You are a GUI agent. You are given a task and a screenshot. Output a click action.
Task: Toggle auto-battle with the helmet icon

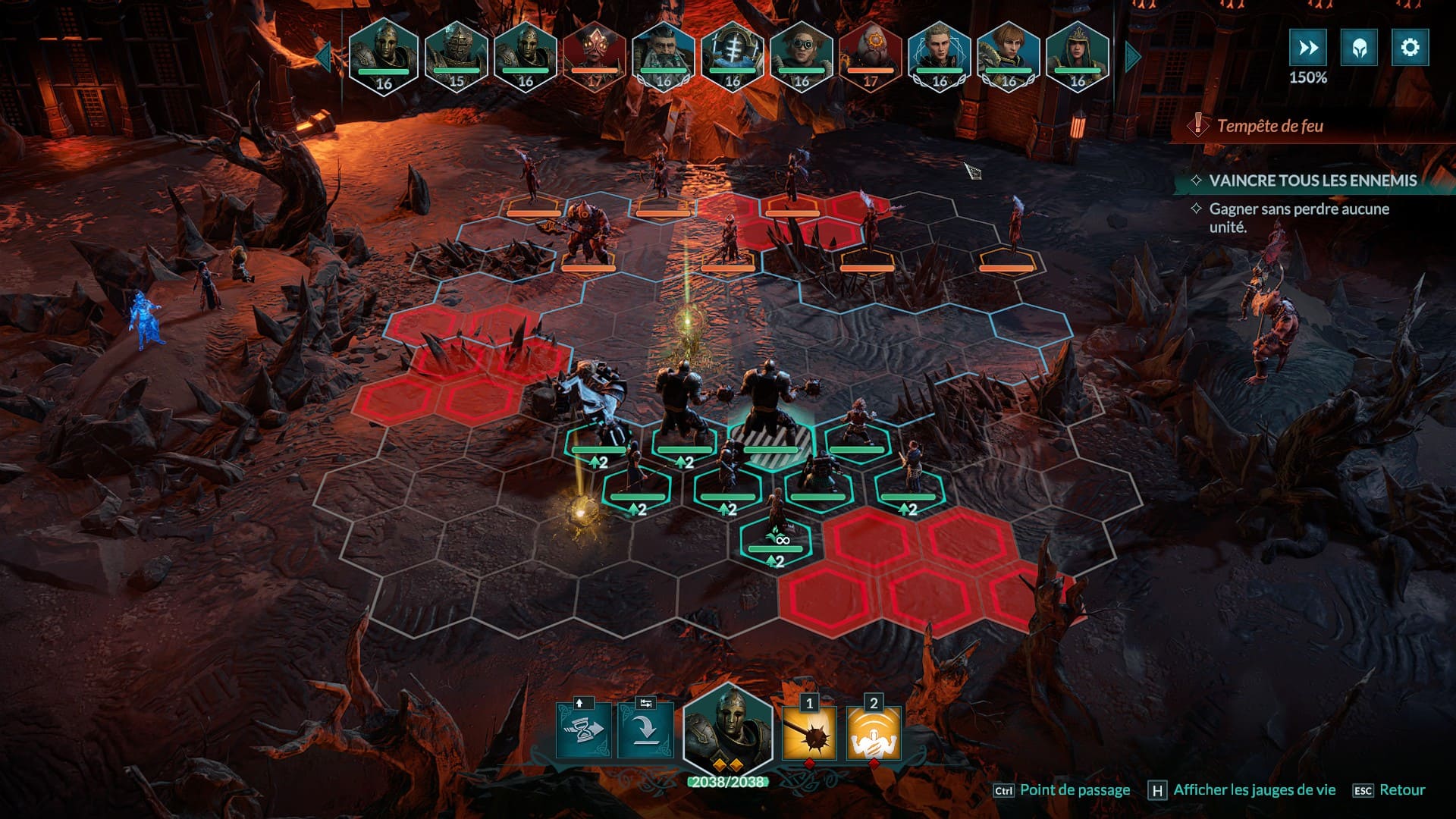point(1359,48)
